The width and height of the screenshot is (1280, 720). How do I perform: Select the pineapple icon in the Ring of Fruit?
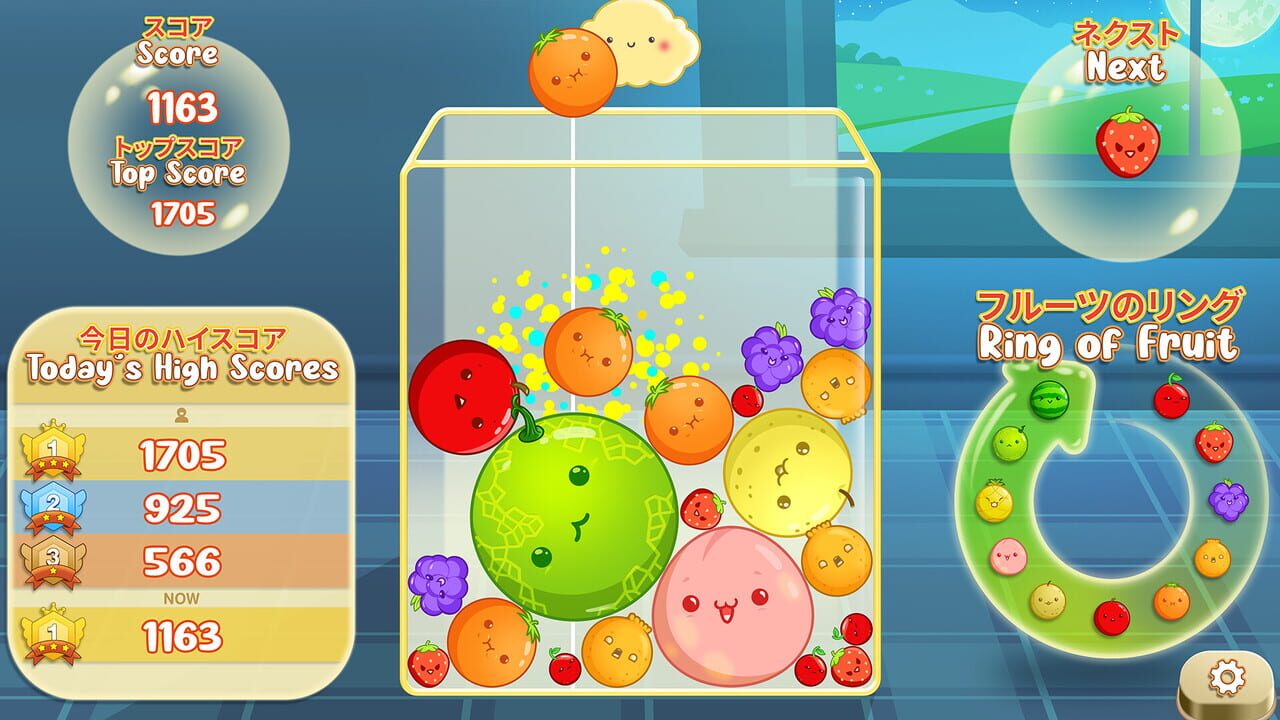[x=994, y=500]
